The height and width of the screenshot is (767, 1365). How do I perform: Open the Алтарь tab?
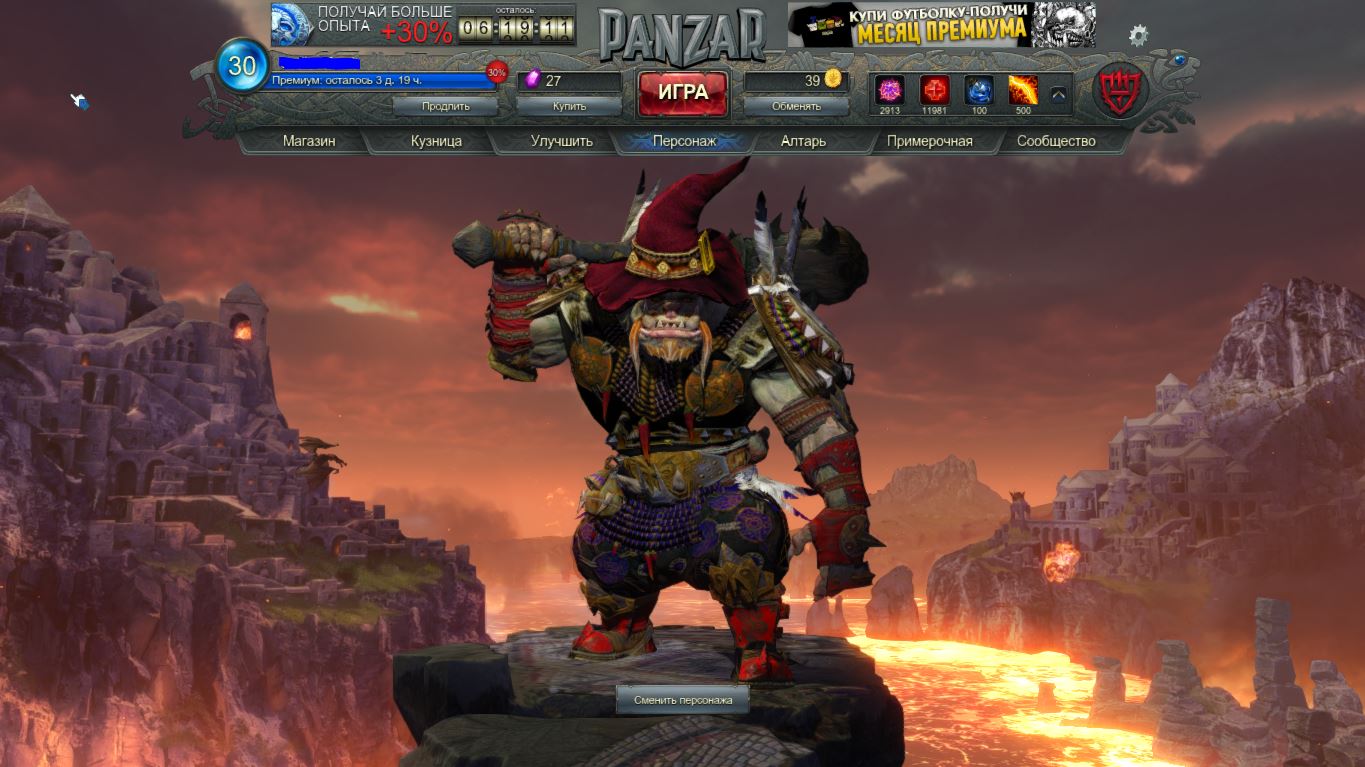click(803, 141)
